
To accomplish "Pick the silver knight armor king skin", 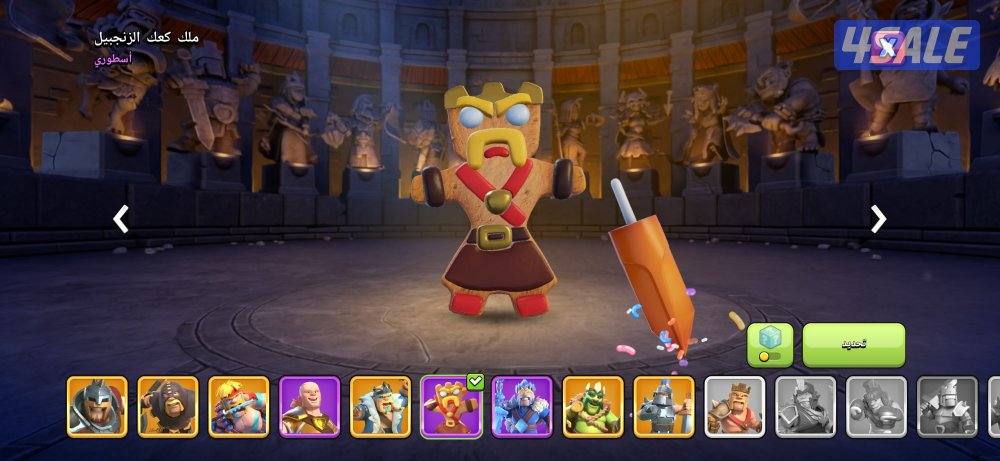I will (x=665, y=407).
